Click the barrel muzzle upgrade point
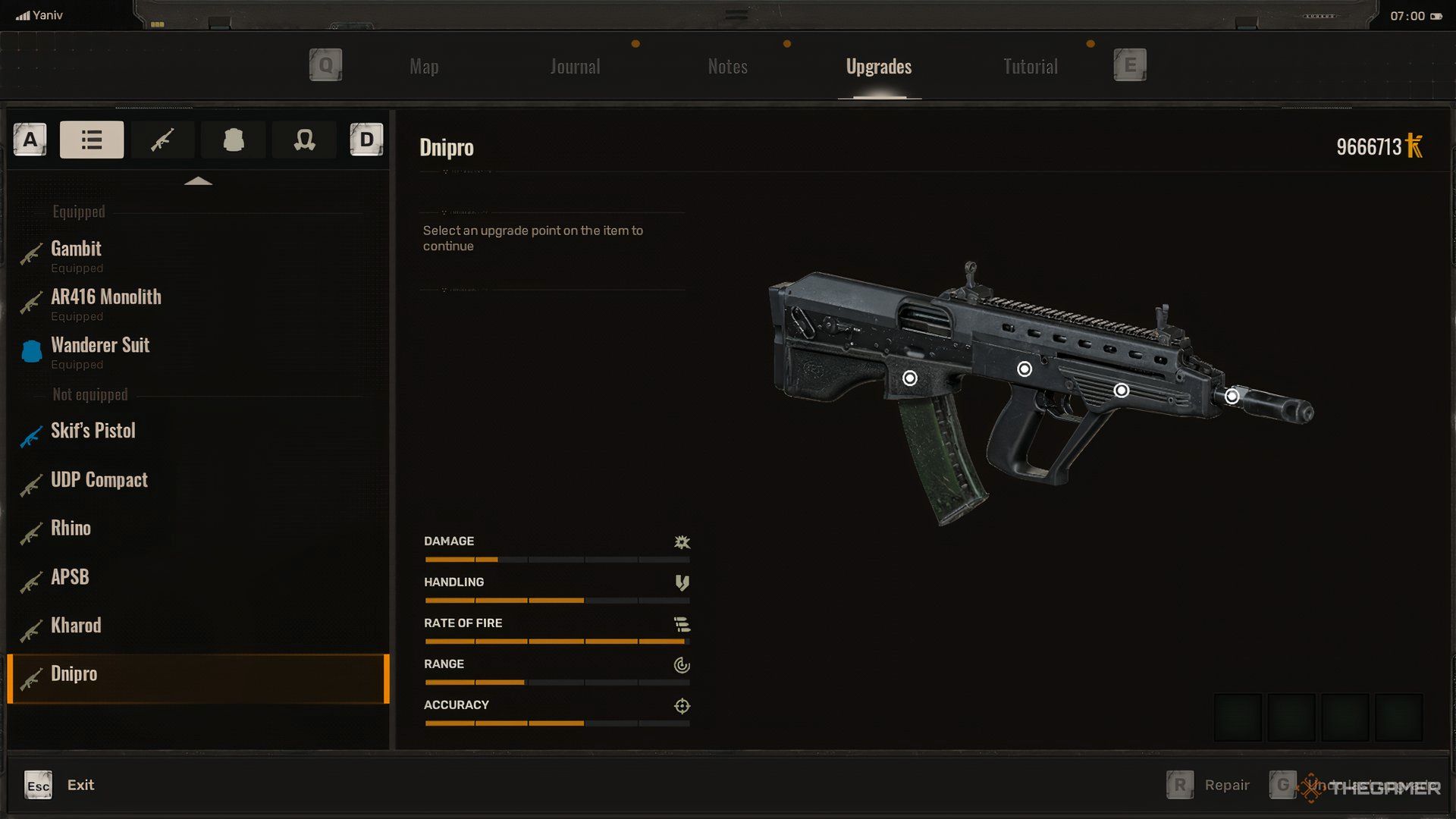1456x819 pixels. (1232, 396)
